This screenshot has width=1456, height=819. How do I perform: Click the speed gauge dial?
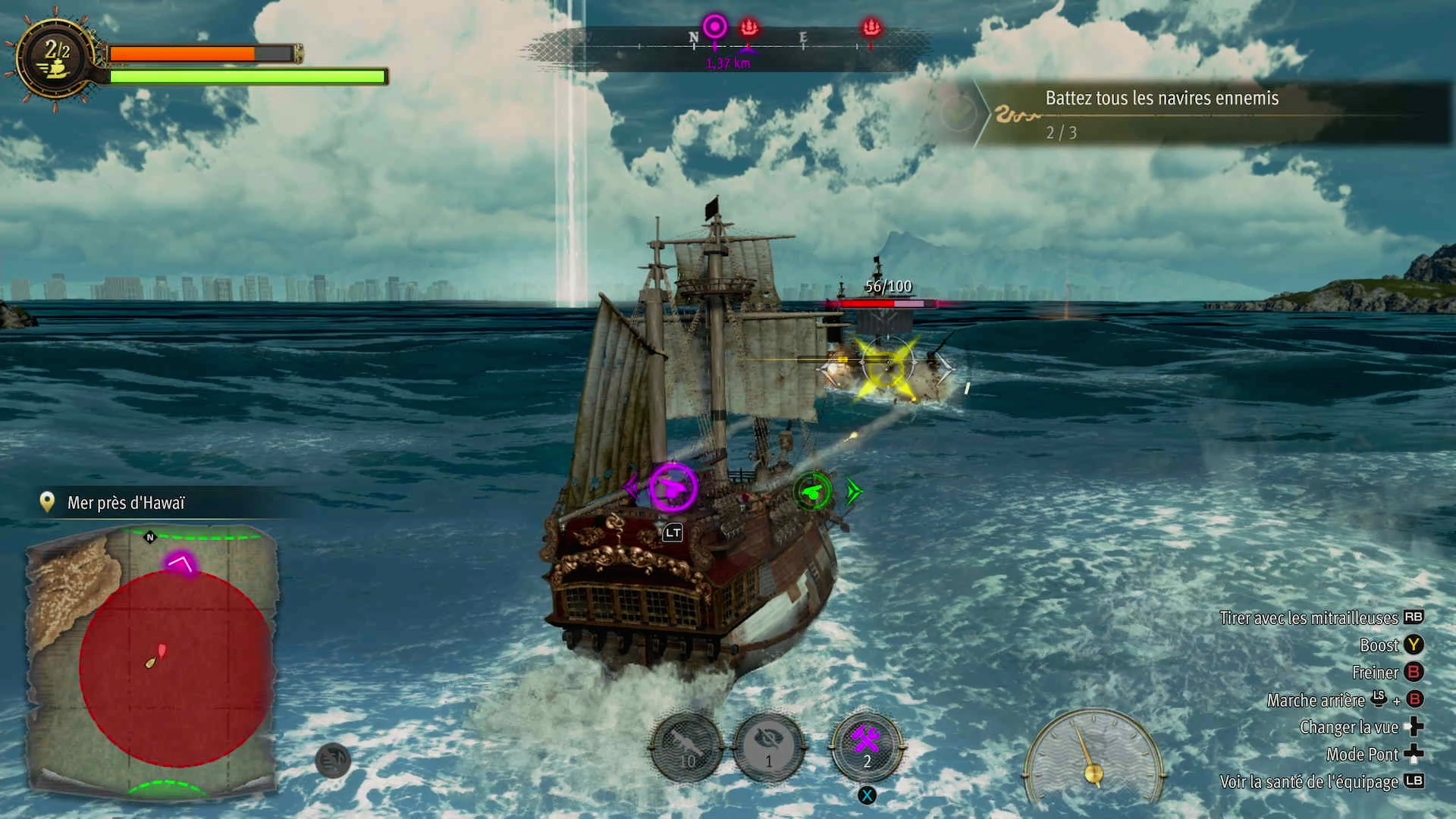click(1093, 755)
